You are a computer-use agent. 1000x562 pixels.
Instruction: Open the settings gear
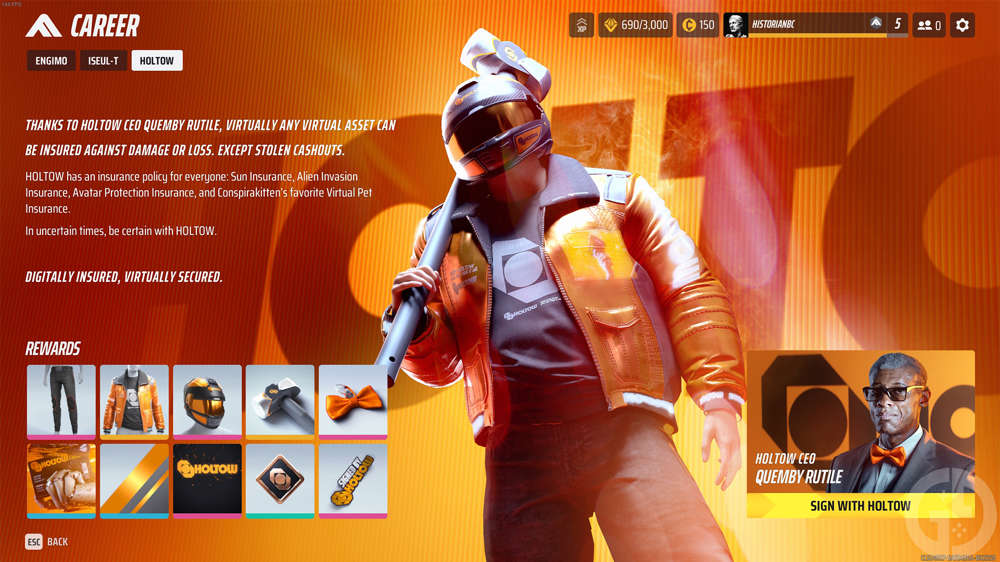pyautogui.click(x=962, y=25)
